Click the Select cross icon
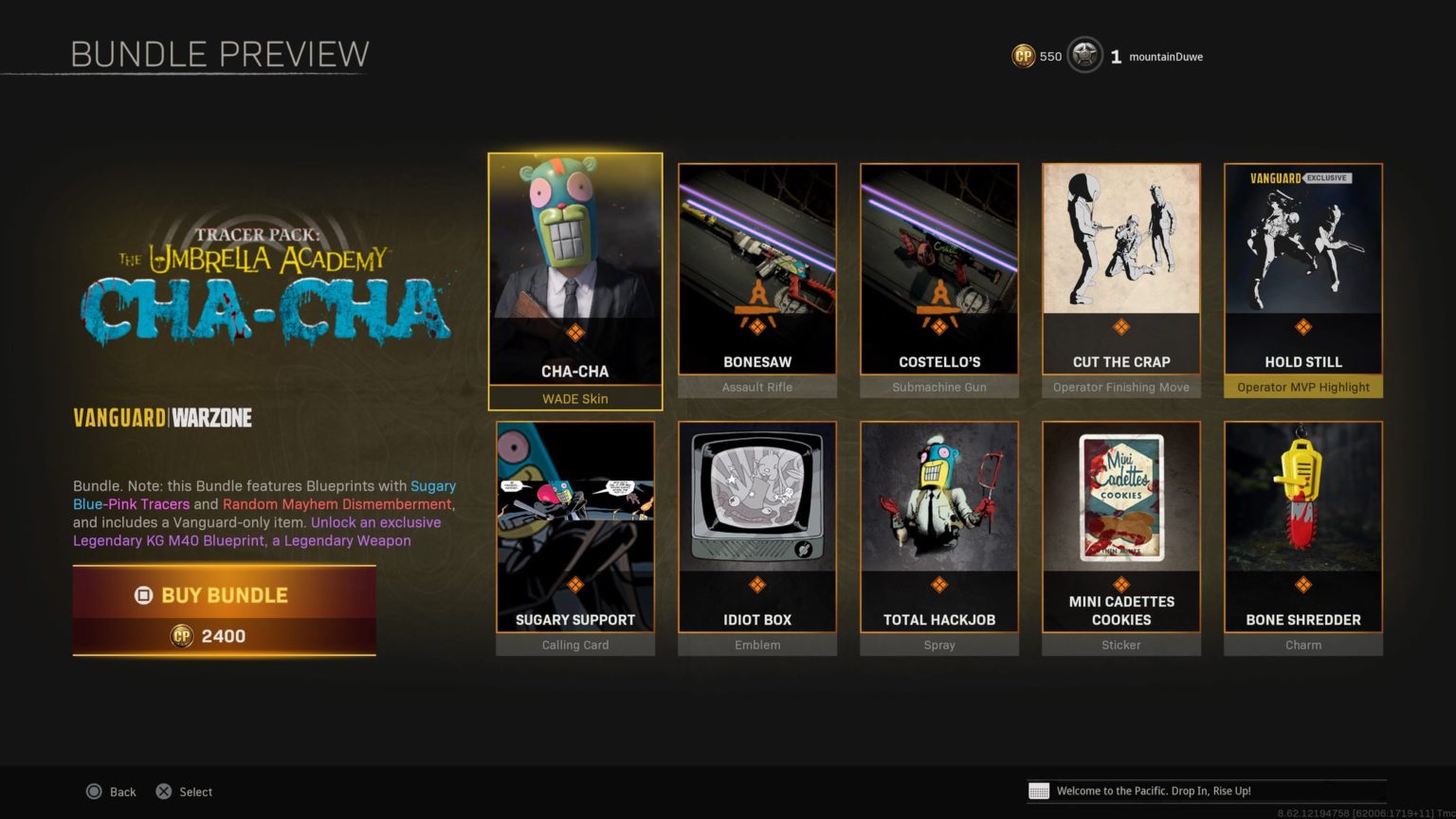The width and height of the screenshot is (1456, 819). [163, 791]
